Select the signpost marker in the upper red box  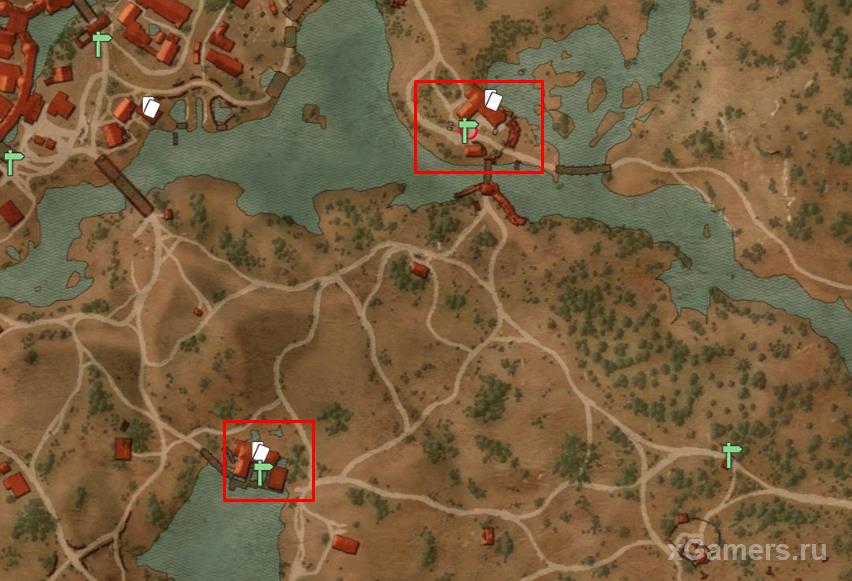(x=466, y=130)
